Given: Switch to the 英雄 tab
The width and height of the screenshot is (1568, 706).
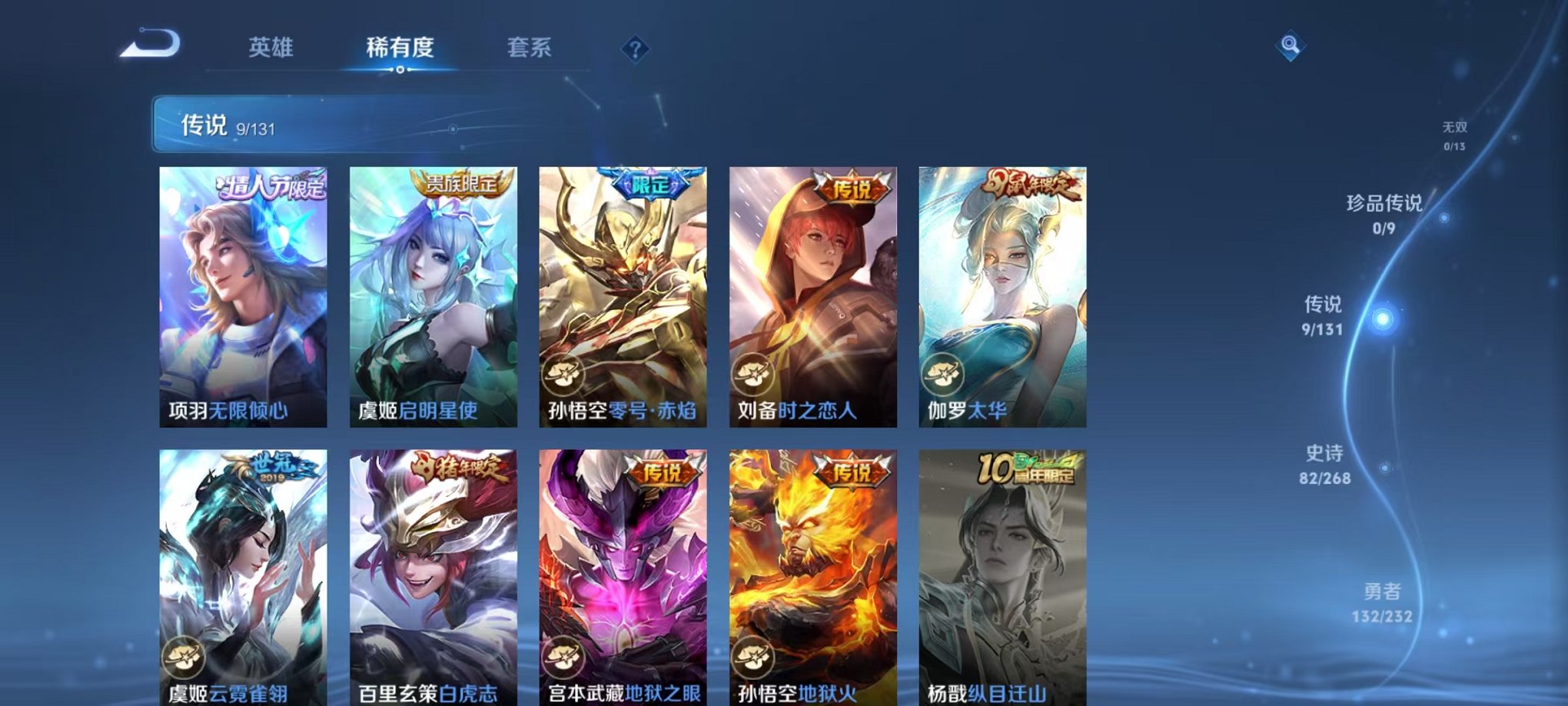Looking at the screenshot, I should coord(271,48).
